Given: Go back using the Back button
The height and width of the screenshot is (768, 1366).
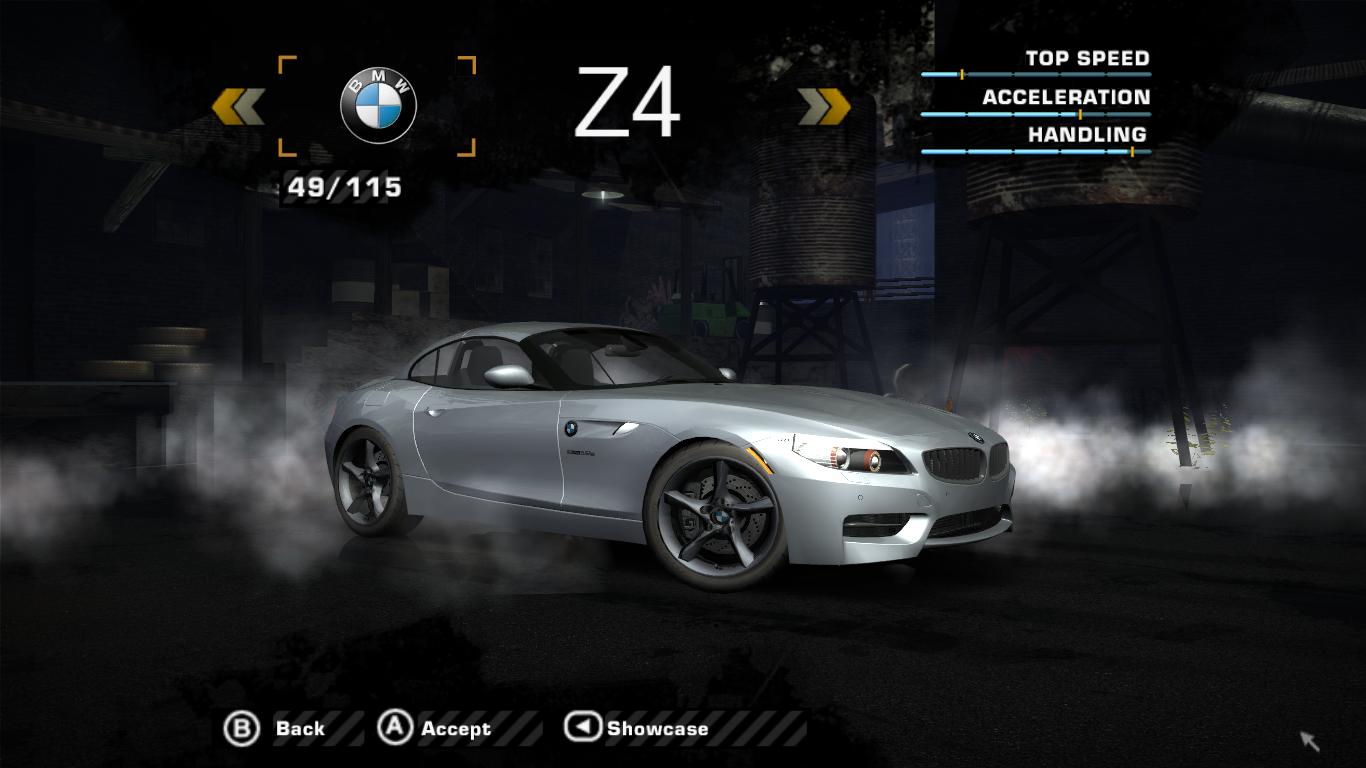Looking at the screenshot, I should coord(276,729).
